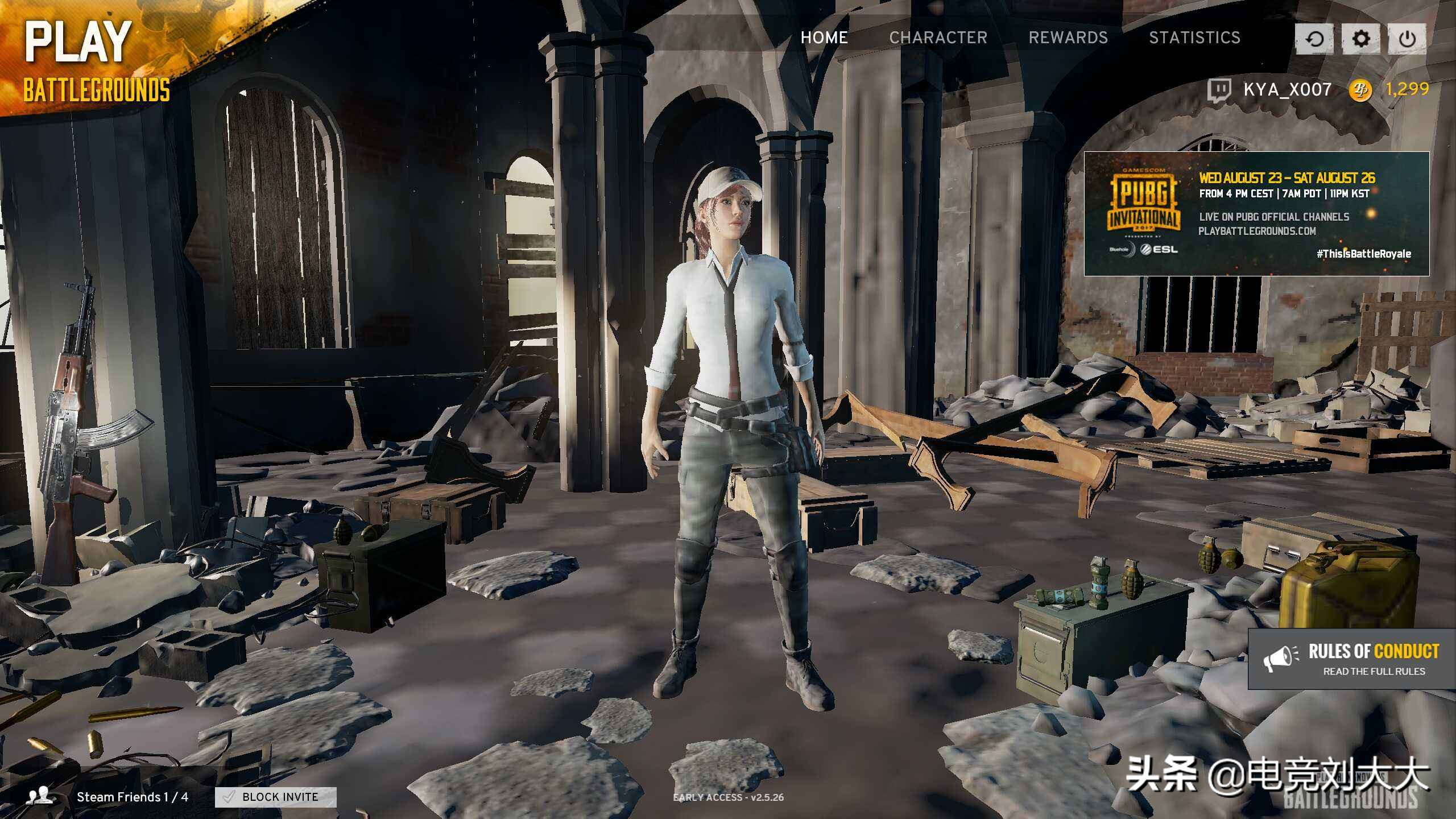This screenshot has width=1456, height=819.
Task: Open the REWARDS tab
Action: 1068,38
